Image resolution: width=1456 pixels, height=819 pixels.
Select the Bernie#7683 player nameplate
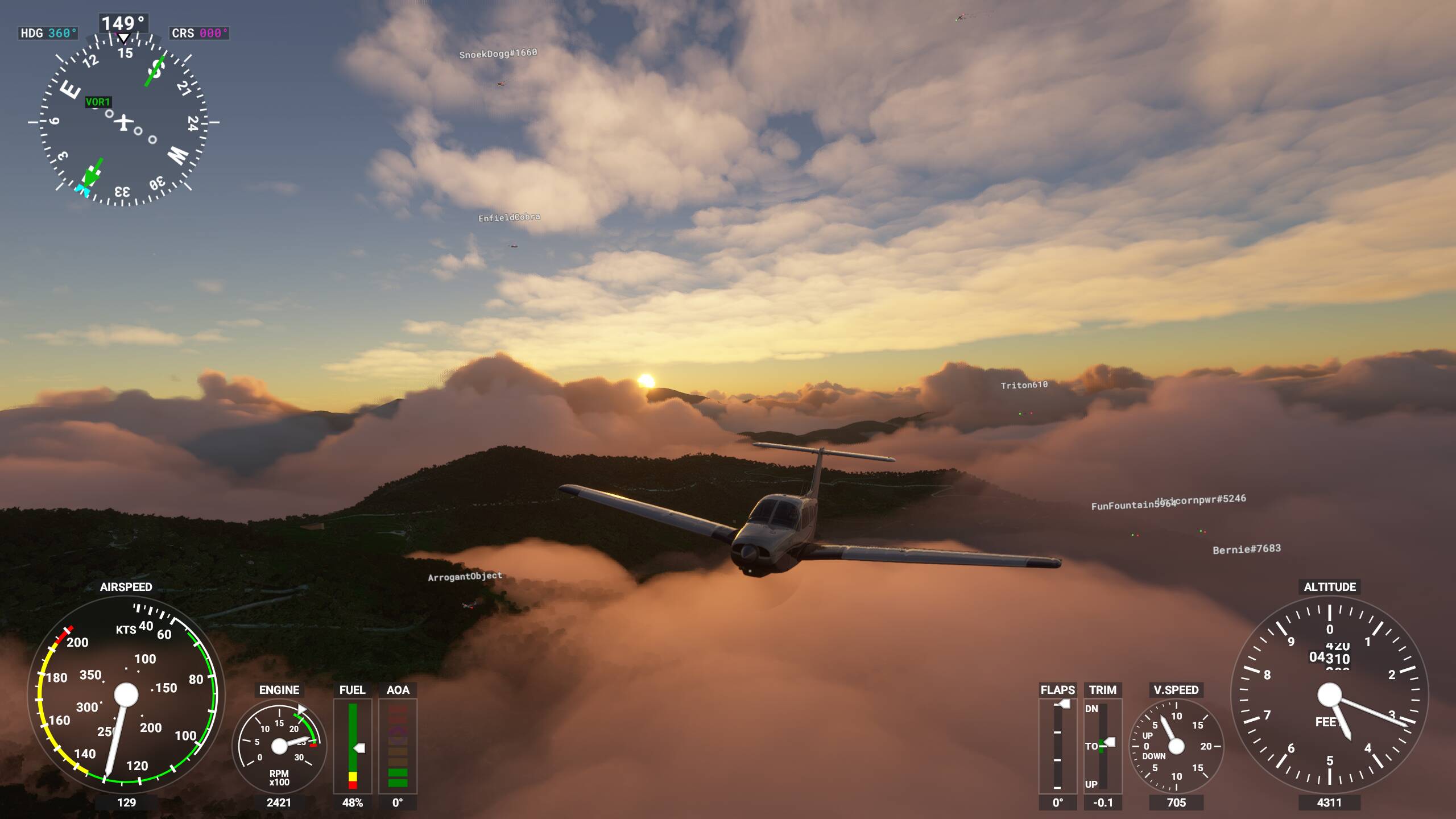pos(1246,549)
